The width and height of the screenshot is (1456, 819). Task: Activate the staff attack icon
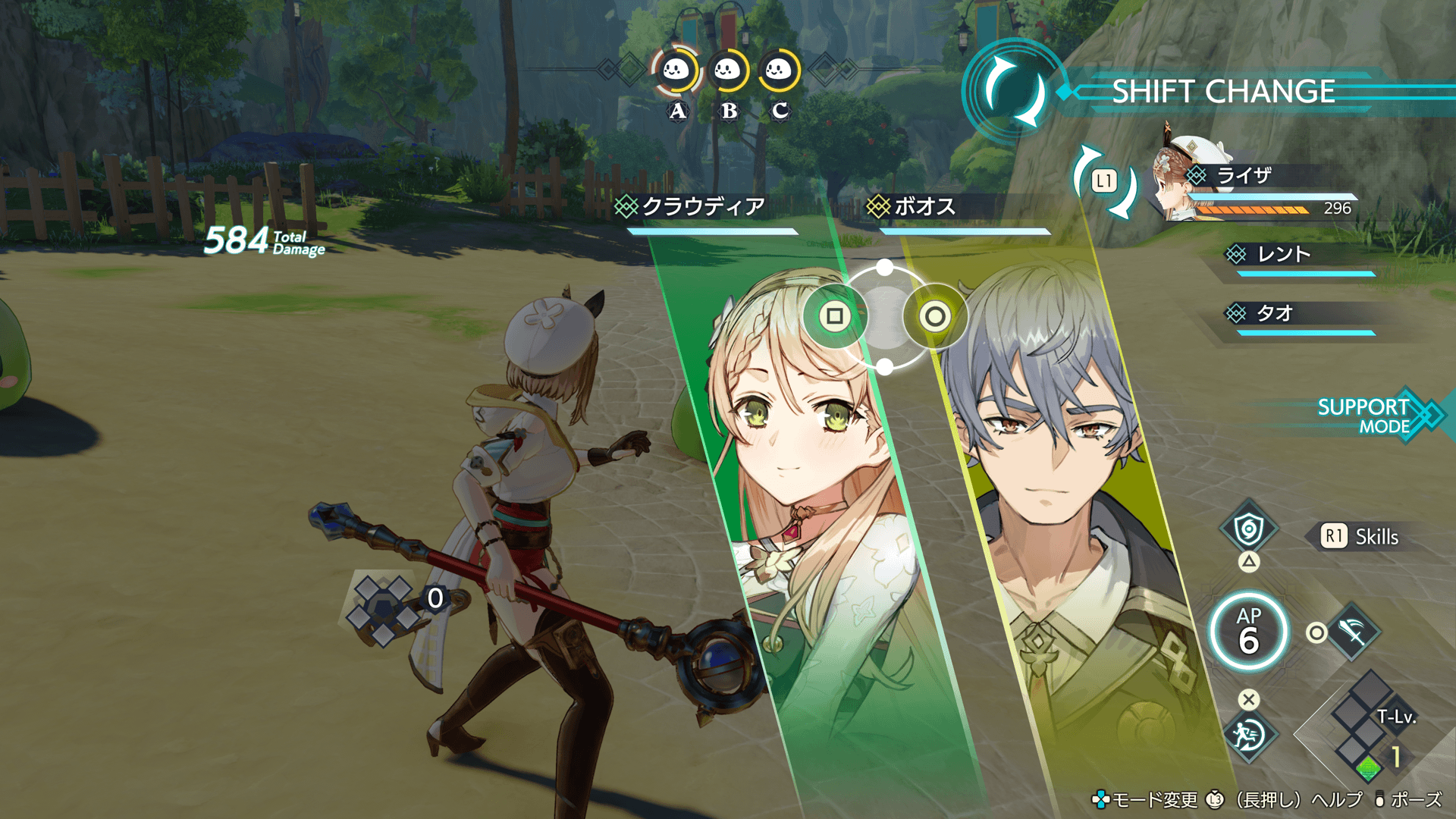coord(1354,632)
